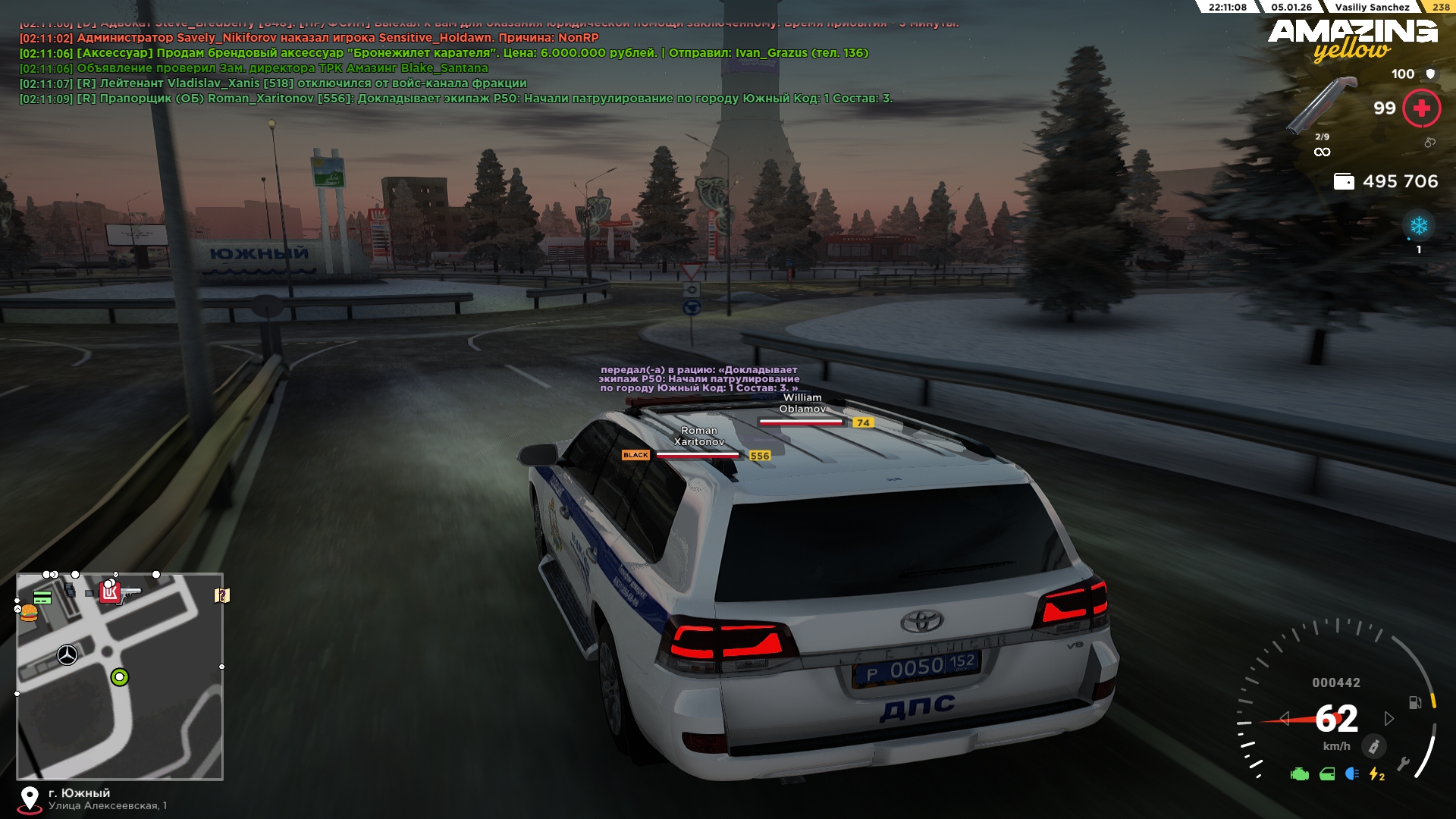Screen dimensions: 1456x819
Task: Toggle the green engine indicator
Action: [x=1300, y=774]
